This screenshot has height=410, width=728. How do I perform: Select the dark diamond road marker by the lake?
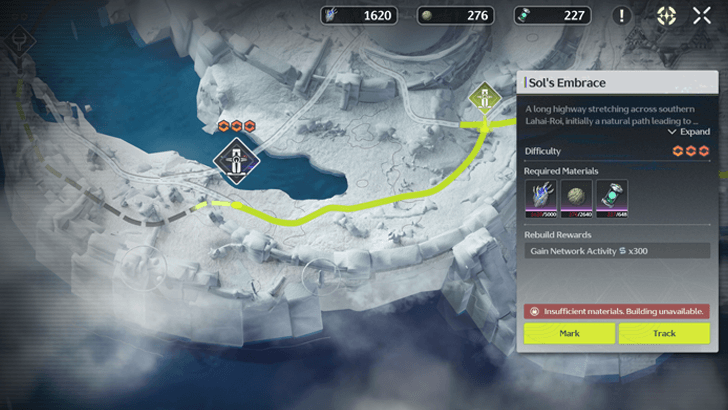click(x=236, y=160)
